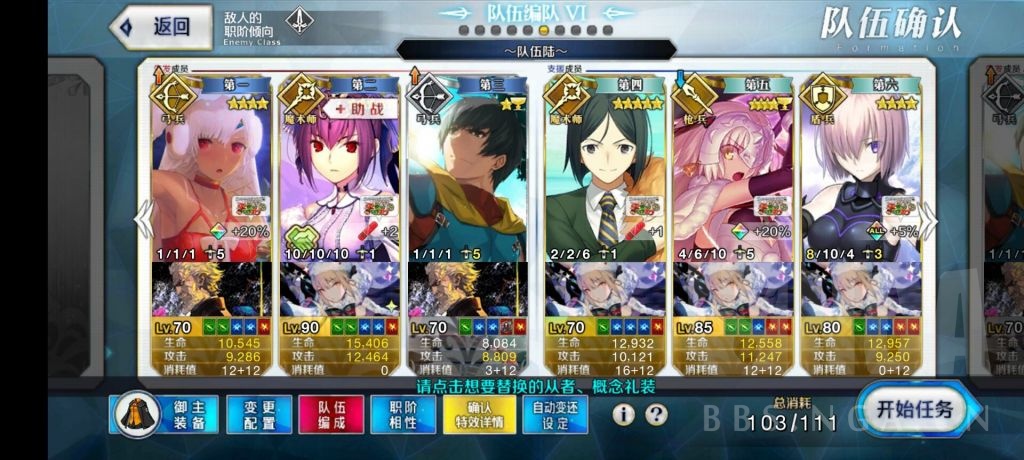Click the round info "i" icon
This screenshot has height=460, width=1024.
click(626, 414)
